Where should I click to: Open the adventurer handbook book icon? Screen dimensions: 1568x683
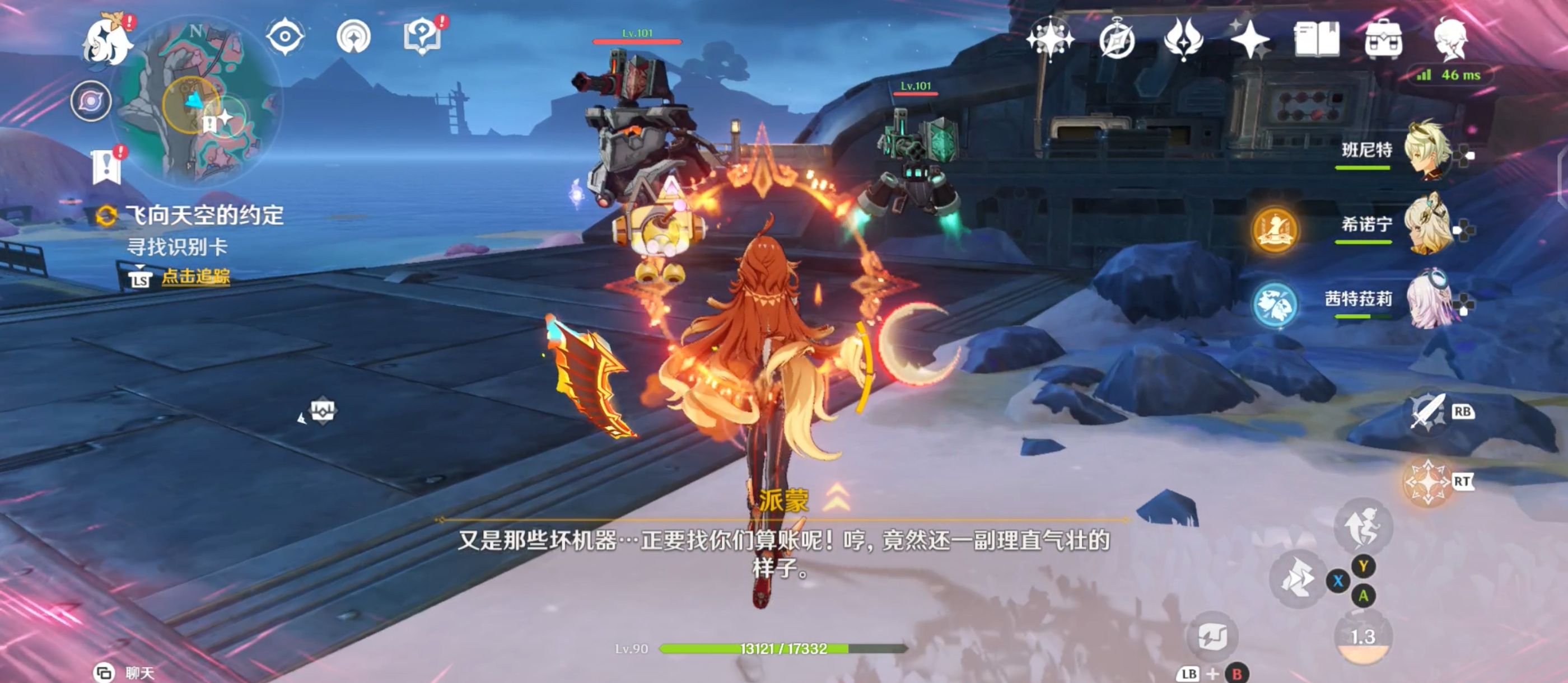(x=1316, y=40)
